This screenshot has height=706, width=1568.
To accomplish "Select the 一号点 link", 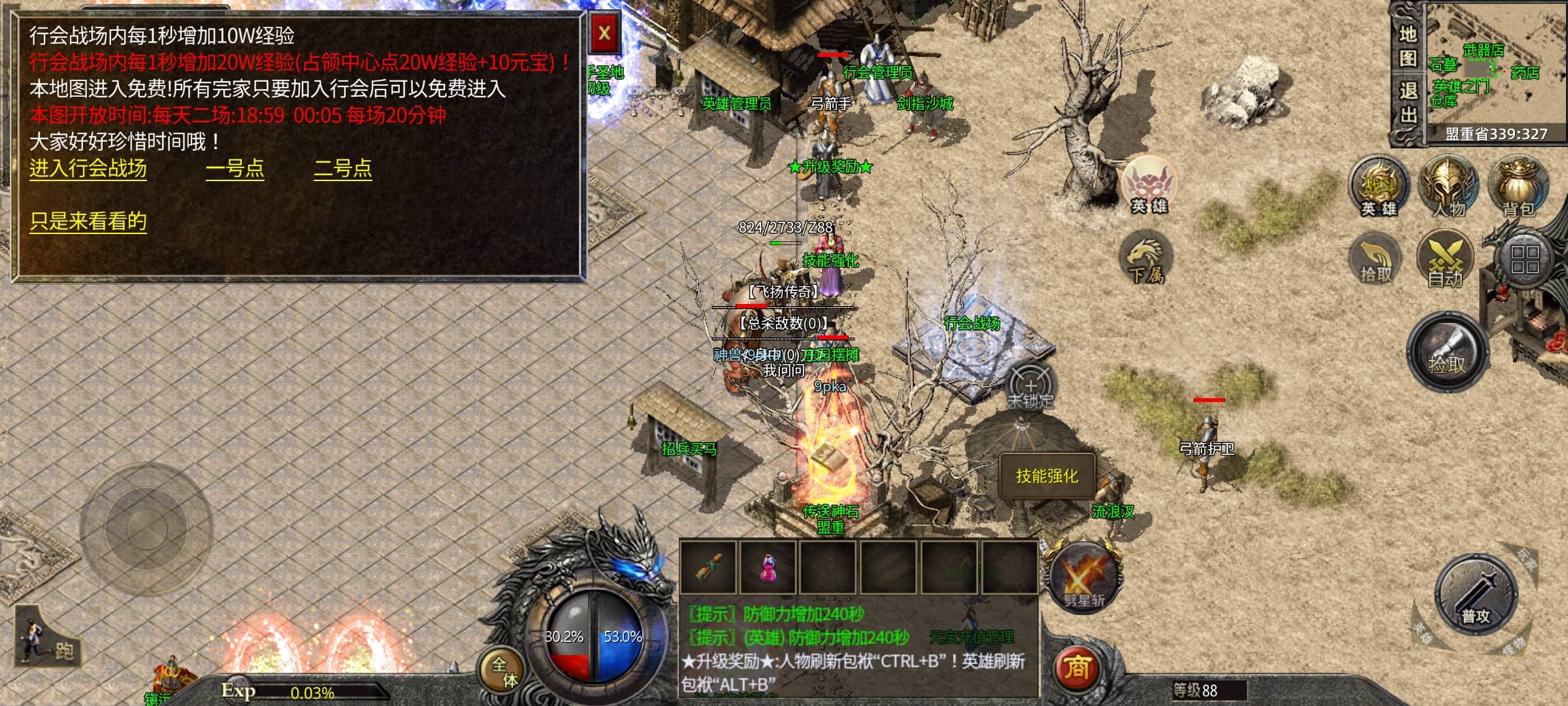I will (x=235, y=169).
